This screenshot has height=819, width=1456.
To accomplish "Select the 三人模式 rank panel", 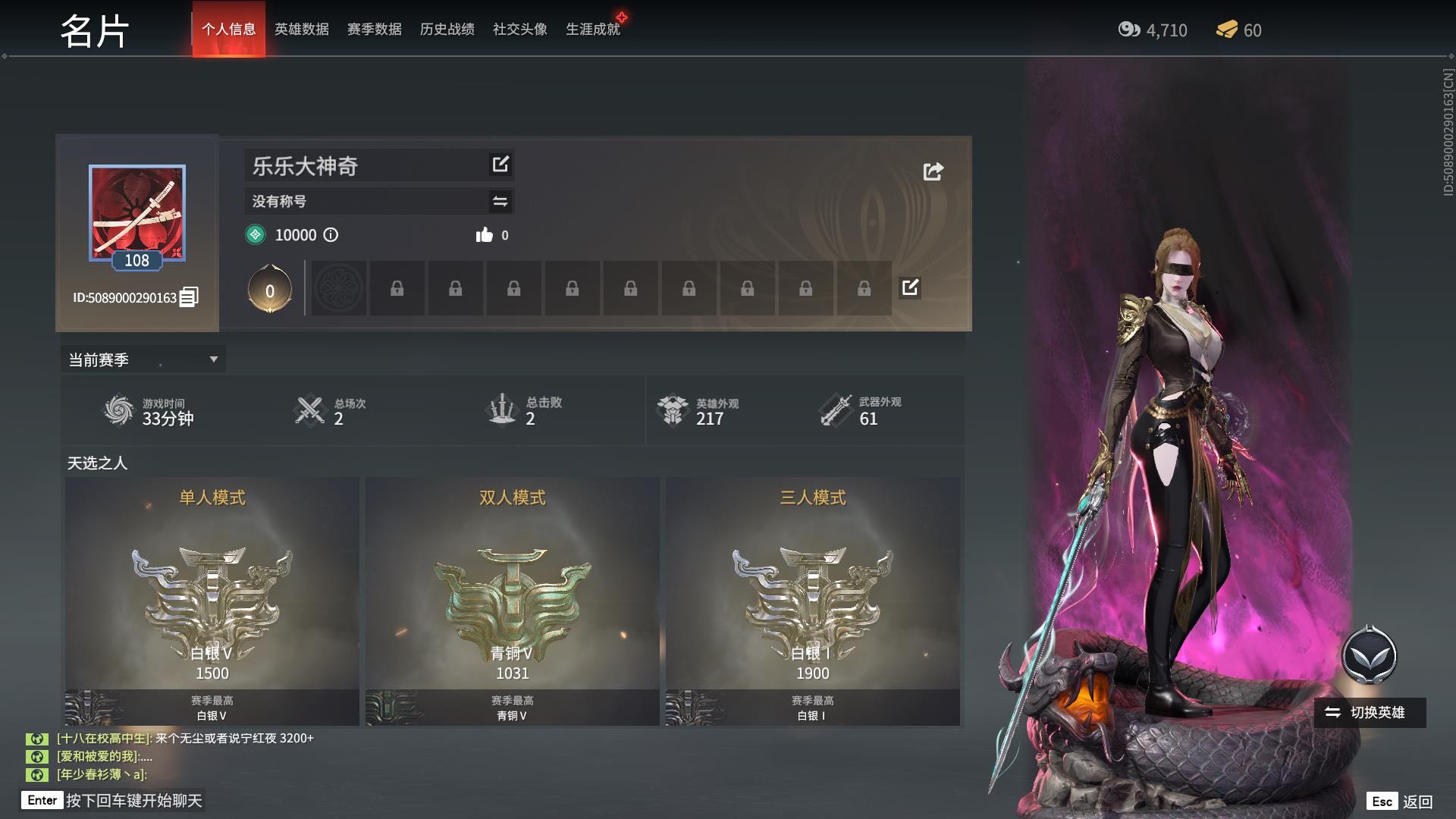I will point(812,601).
